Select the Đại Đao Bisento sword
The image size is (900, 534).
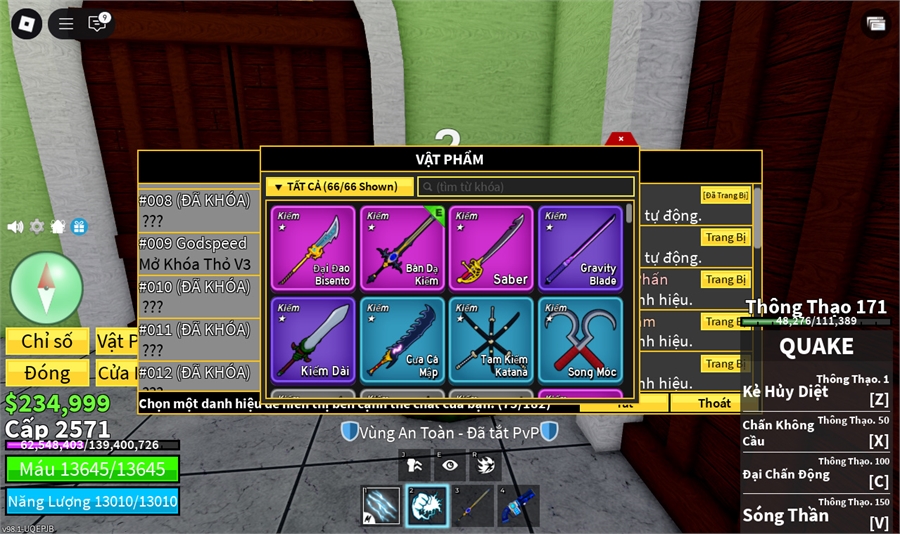(313, 248)
